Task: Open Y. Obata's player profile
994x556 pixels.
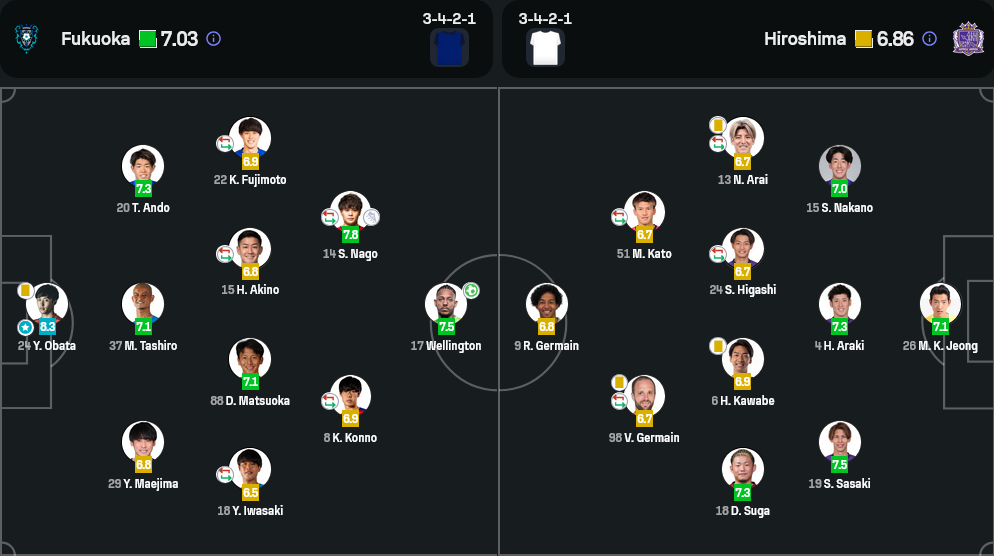Action: pyautogui.click(x=47, y=304)
